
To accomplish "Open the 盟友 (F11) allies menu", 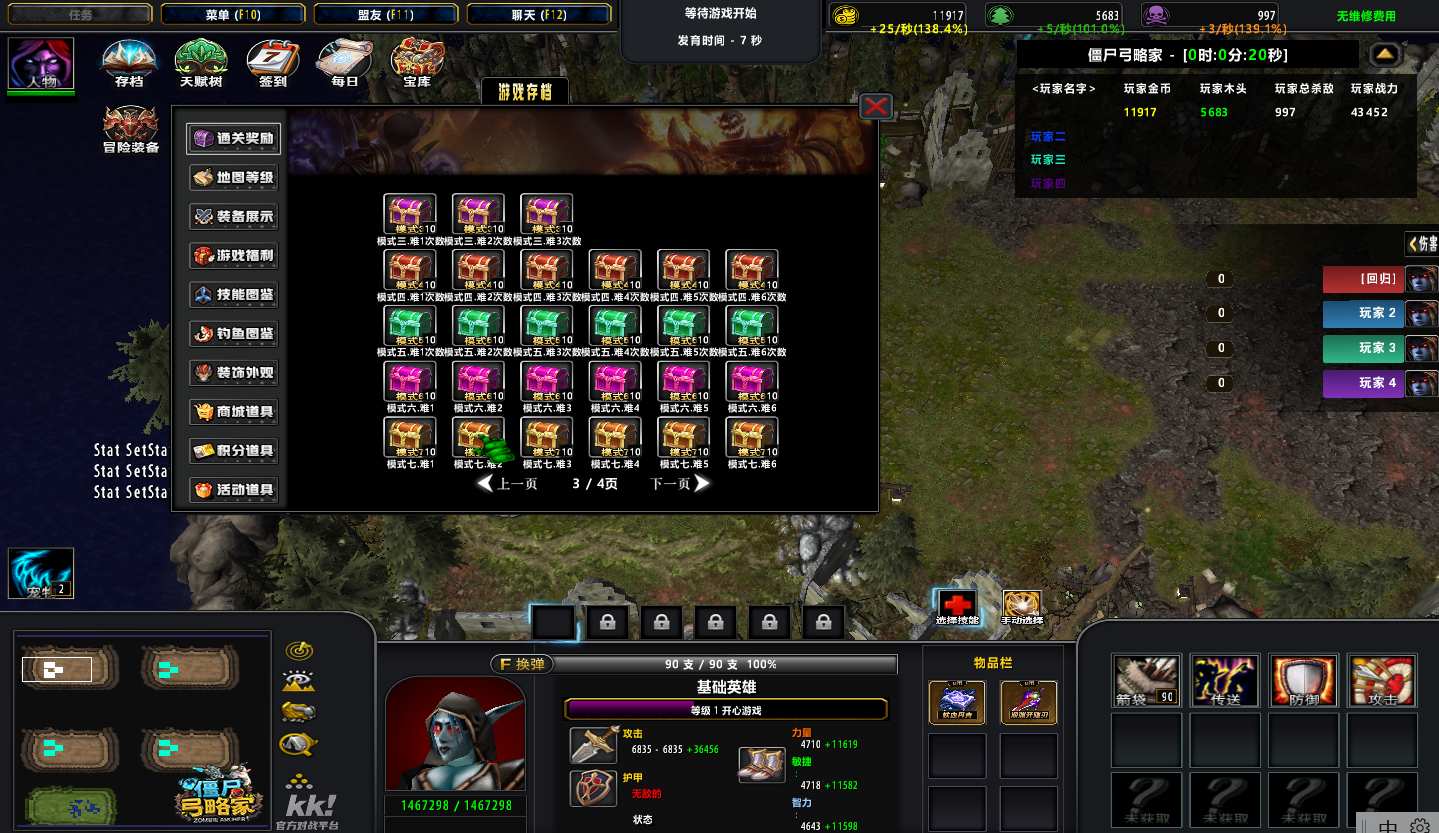I will pos(385,14).
